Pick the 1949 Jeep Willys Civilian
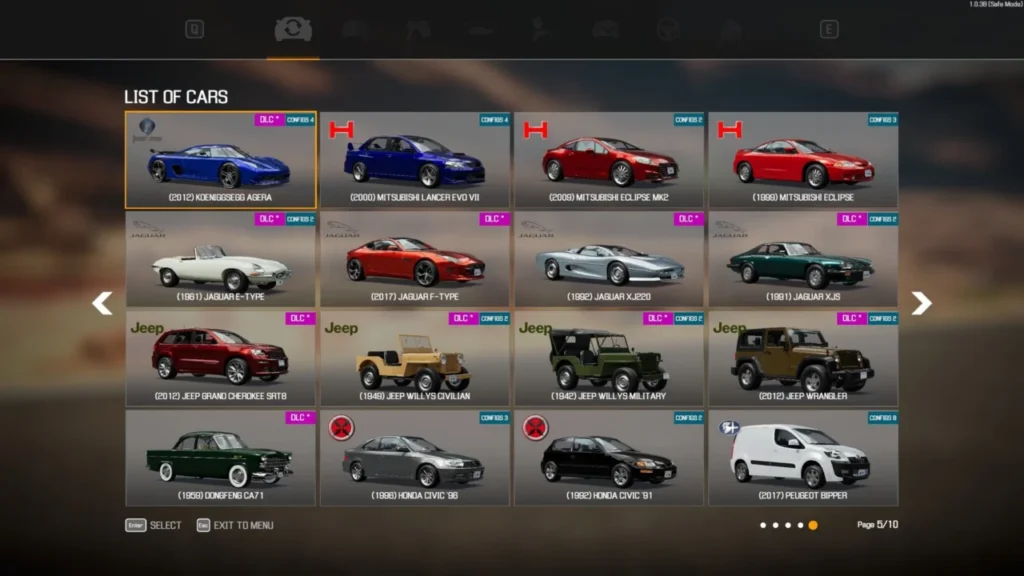 (x=415, y=358)
